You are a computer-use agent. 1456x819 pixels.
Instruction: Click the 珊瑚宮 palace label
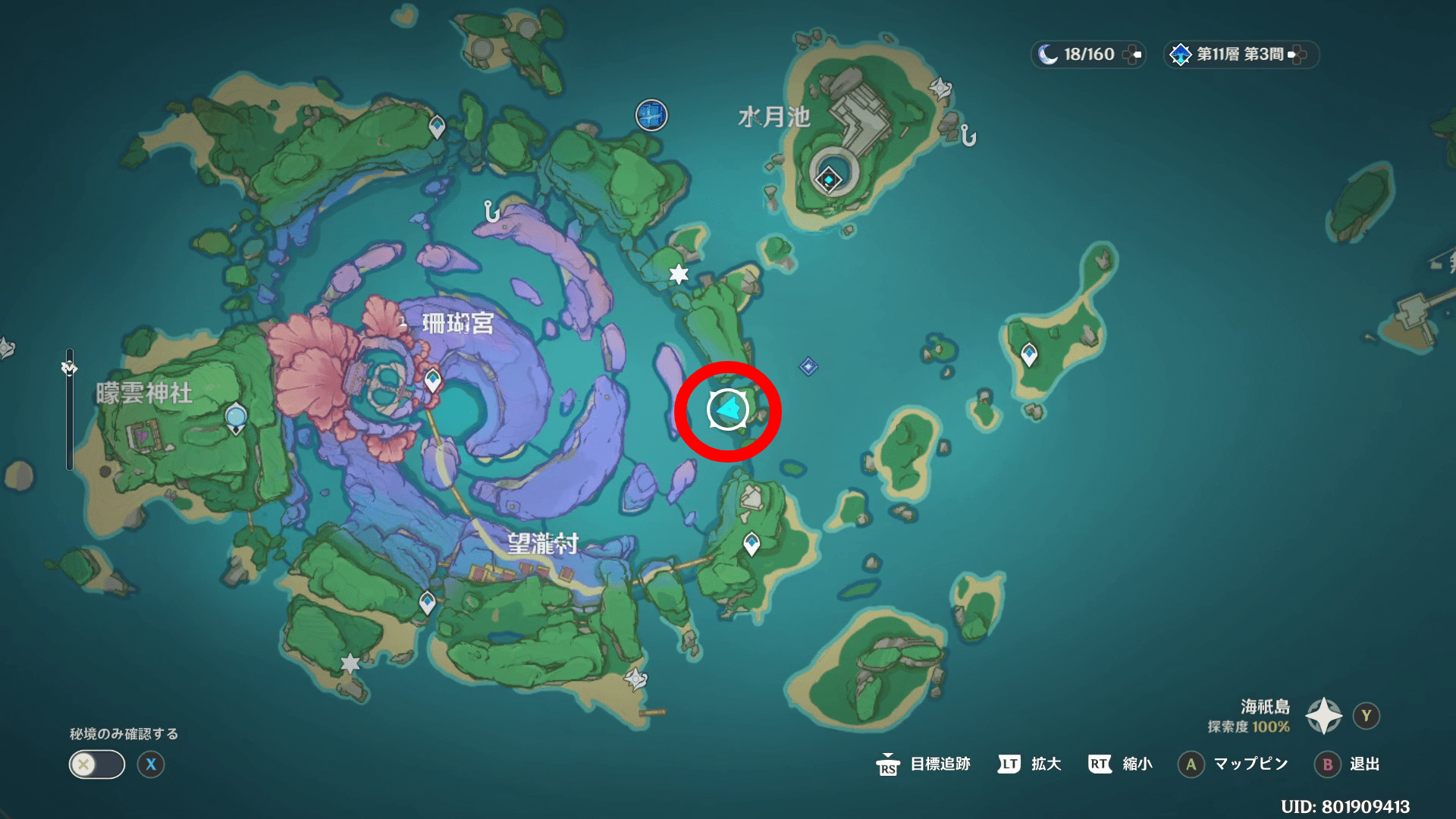457,324
